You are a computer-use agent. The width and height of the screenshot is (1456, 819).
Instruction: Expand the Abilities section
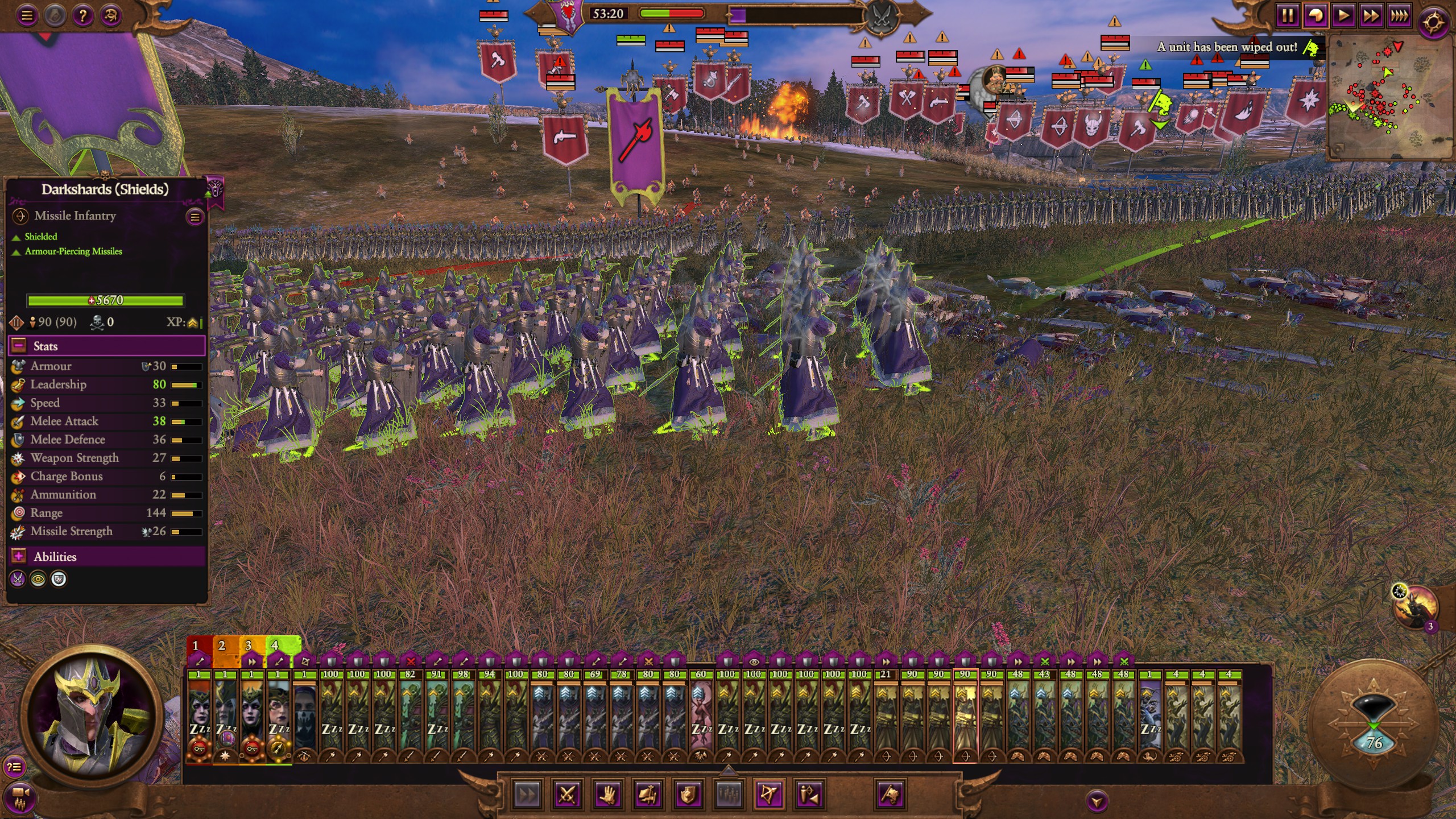[19, 556]
